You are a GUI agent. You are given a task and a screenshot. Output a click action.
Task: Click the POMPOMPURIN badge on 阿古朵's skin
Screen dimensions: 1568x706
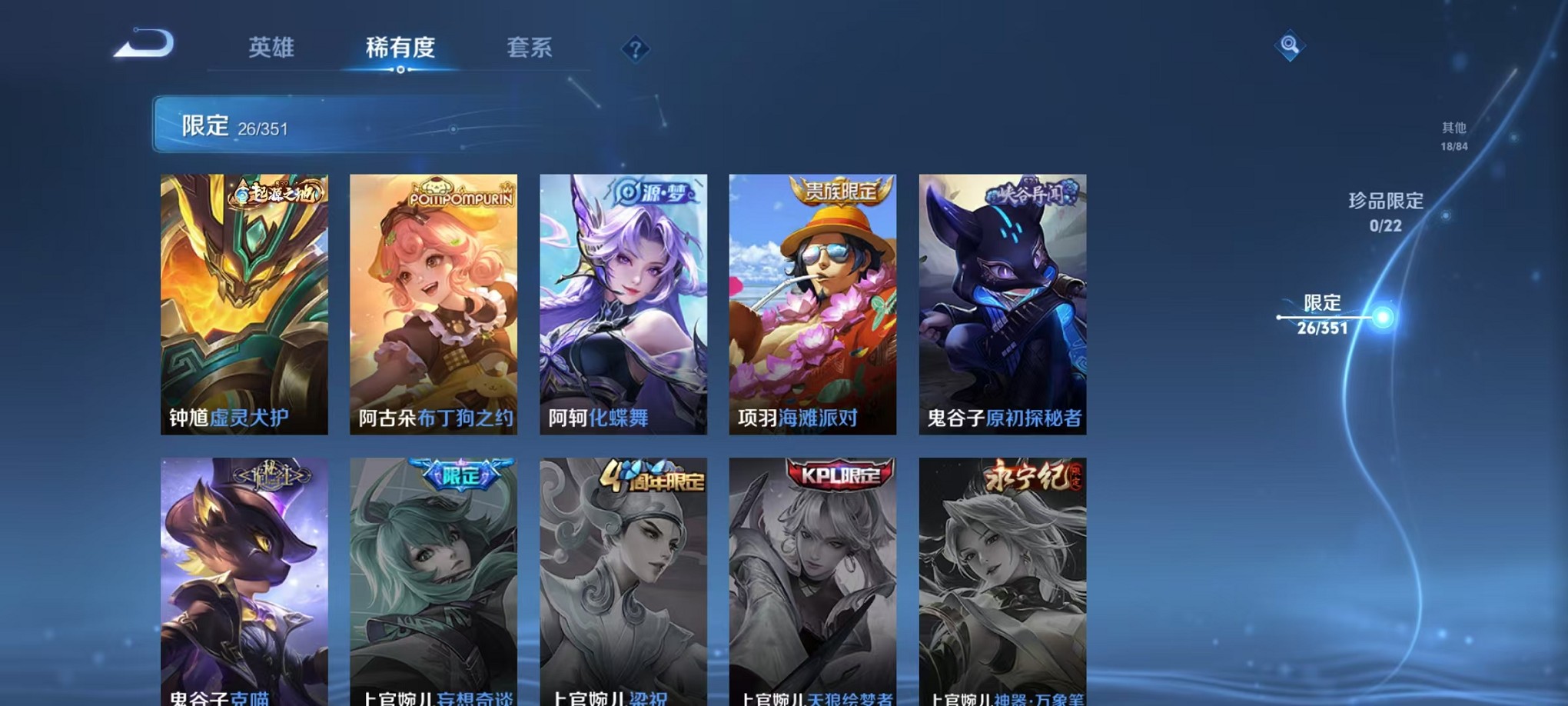coord(461,195)
